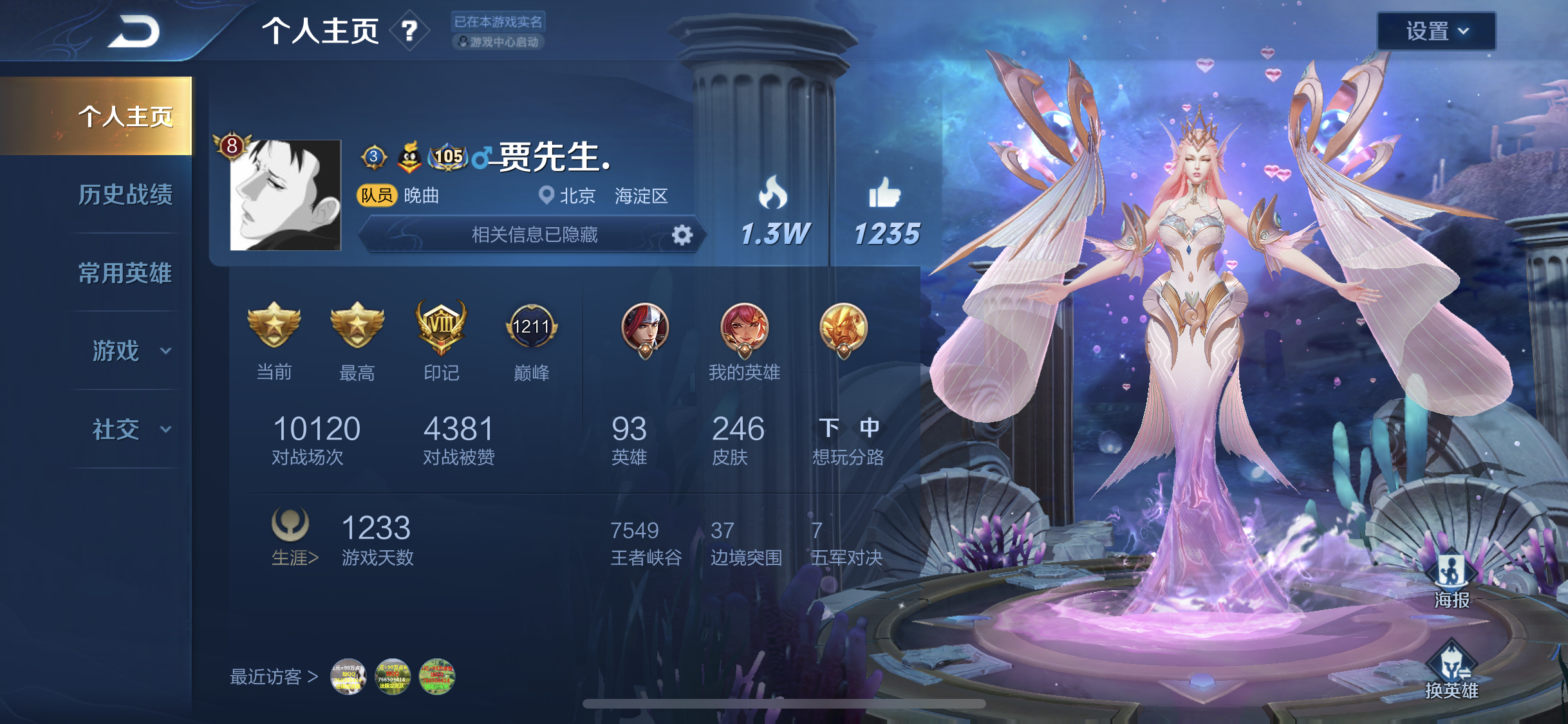Open privacy gear on hidden info bar
The height and width of the screenshot is (724, 1568).
pos(682,235)
